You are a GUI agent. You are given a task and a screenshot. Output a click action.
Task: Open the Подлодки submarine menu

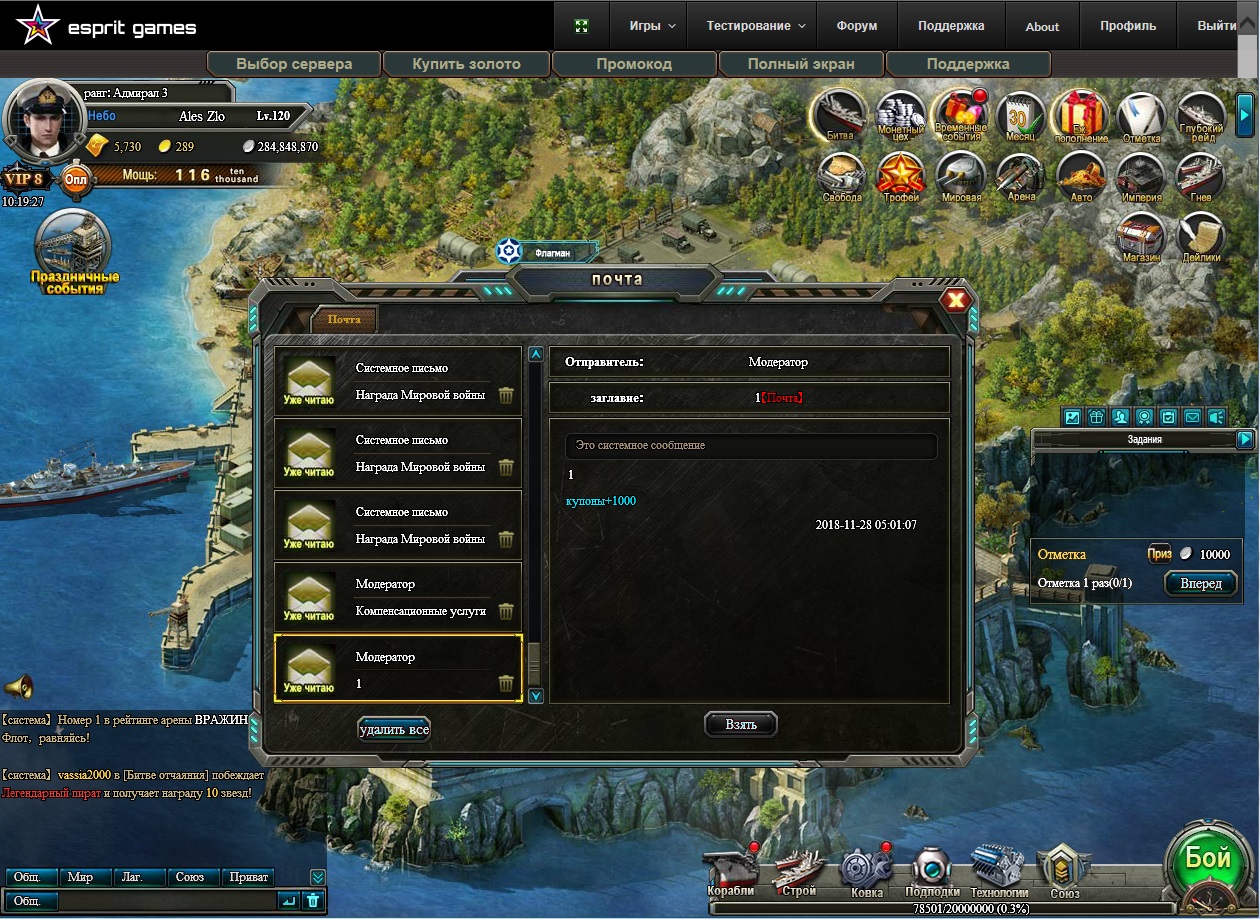tap(932, 869)
